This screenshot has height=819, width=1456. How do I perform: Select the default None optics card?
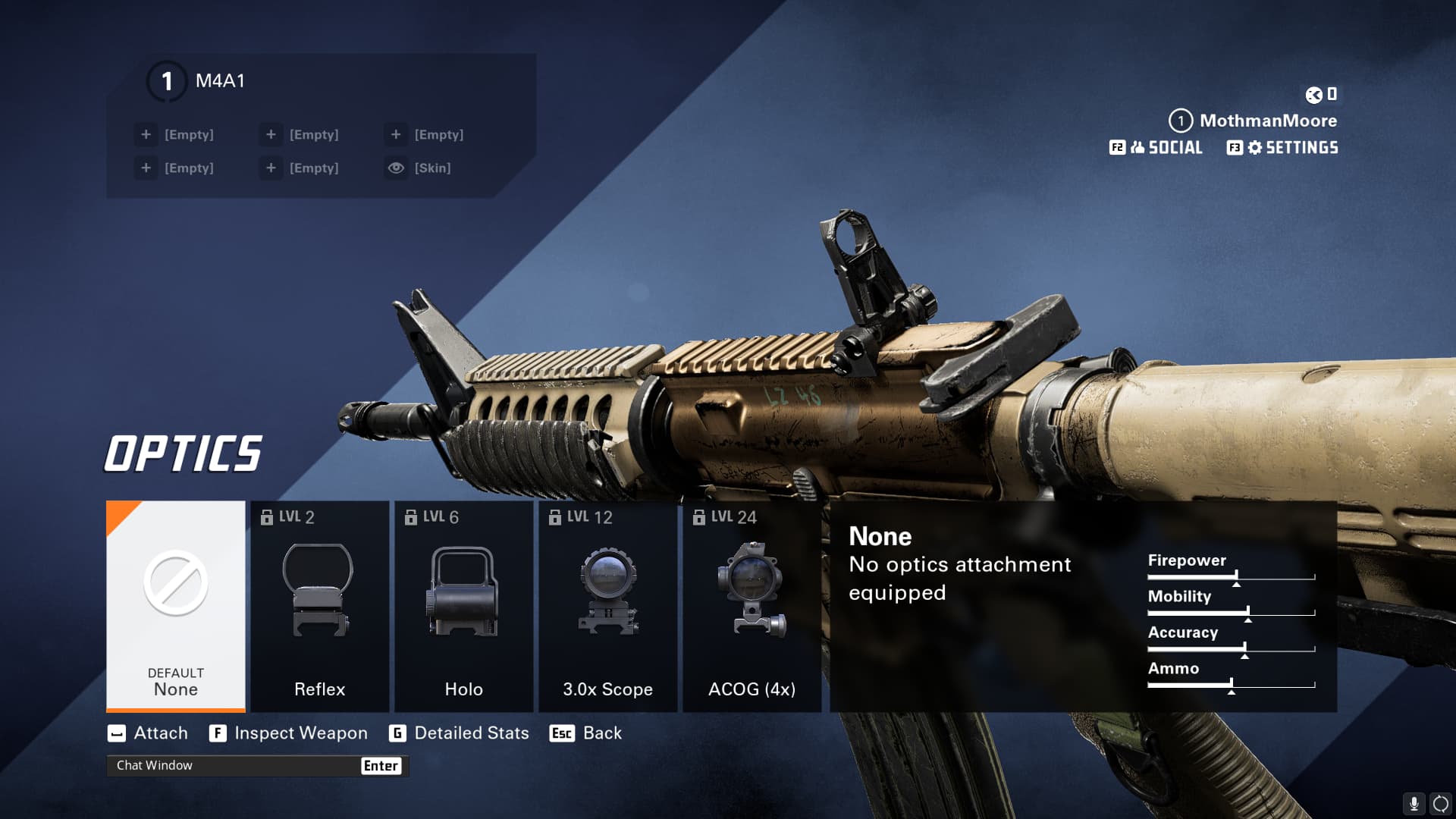pos(175,605)
